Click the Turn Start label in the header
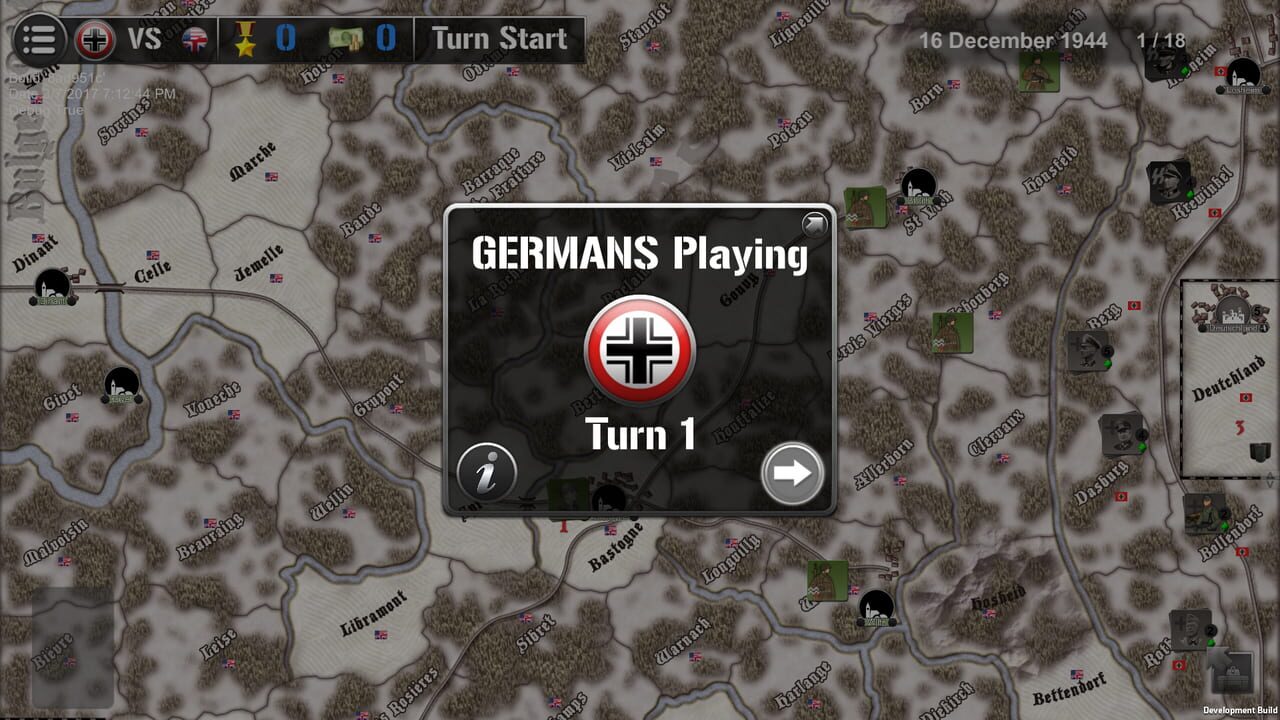The height and width of the screenshot is (720, 1280). click(499, 39)
